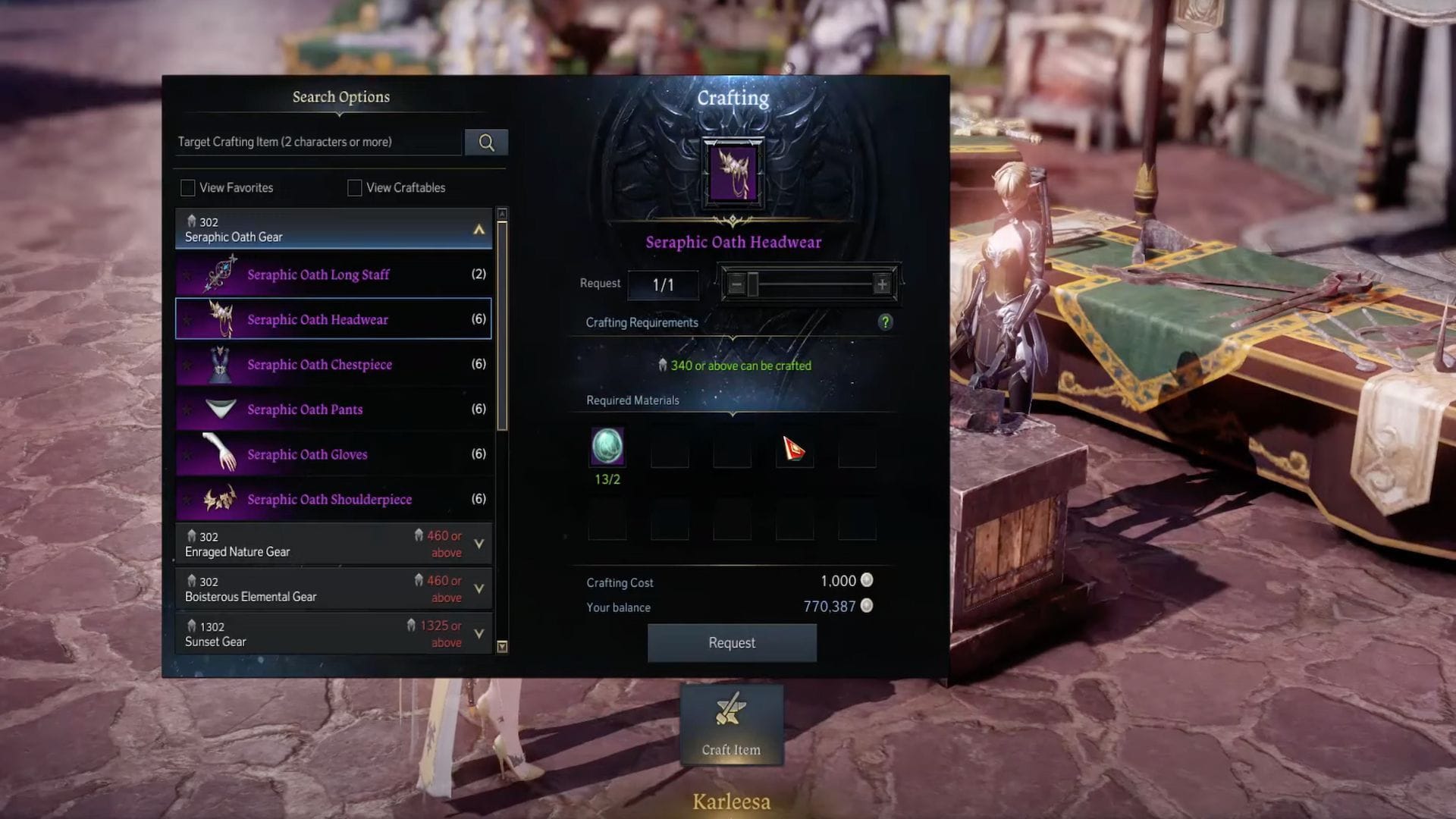The image size is (1456, 819).
Task: Click the Target Crafting Item search field
Action: coord(318,142)
